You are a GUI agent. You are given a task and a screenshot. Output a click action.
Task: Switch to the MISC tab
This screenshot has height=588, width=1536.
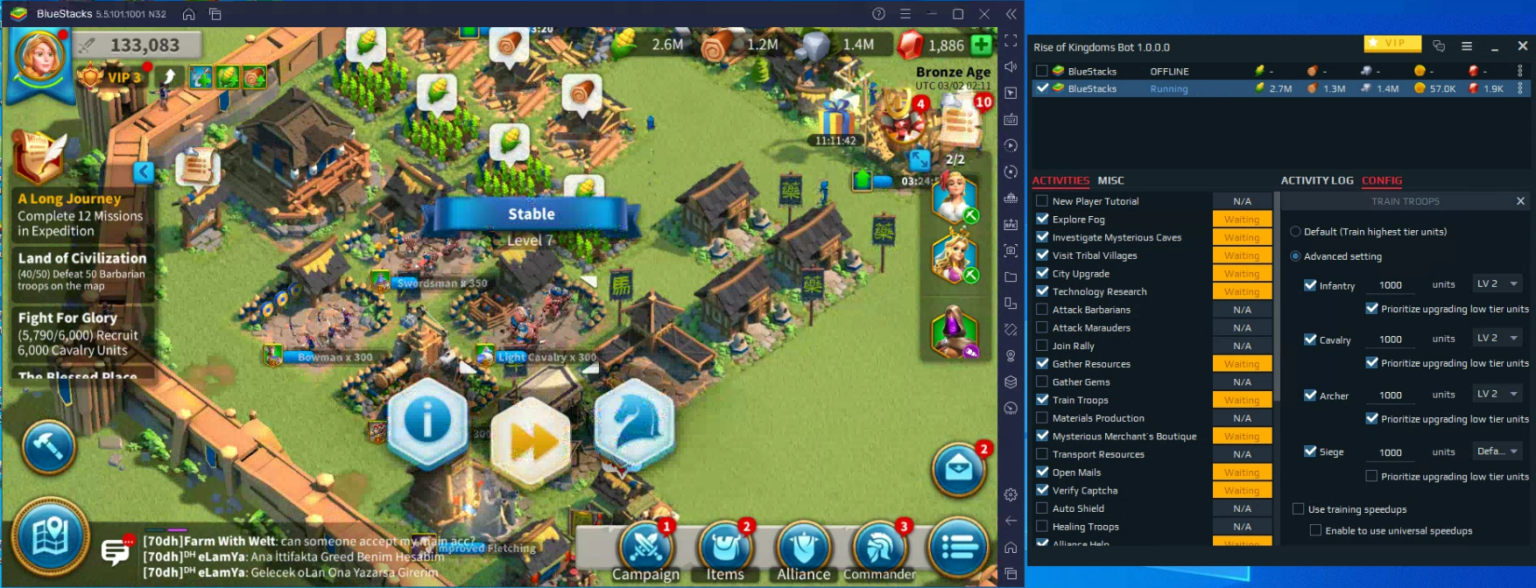tap(1110, 181)
